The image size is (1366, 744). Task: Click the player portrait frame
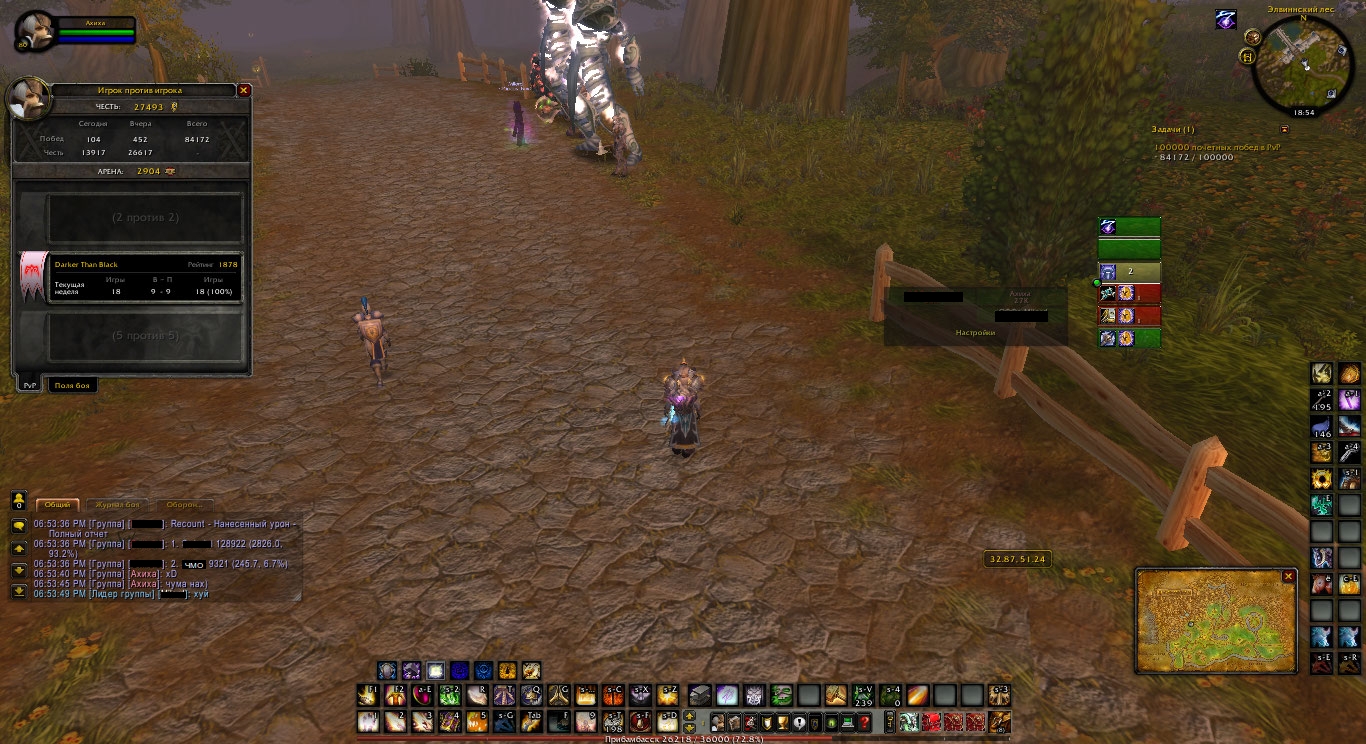coord(35,31)
